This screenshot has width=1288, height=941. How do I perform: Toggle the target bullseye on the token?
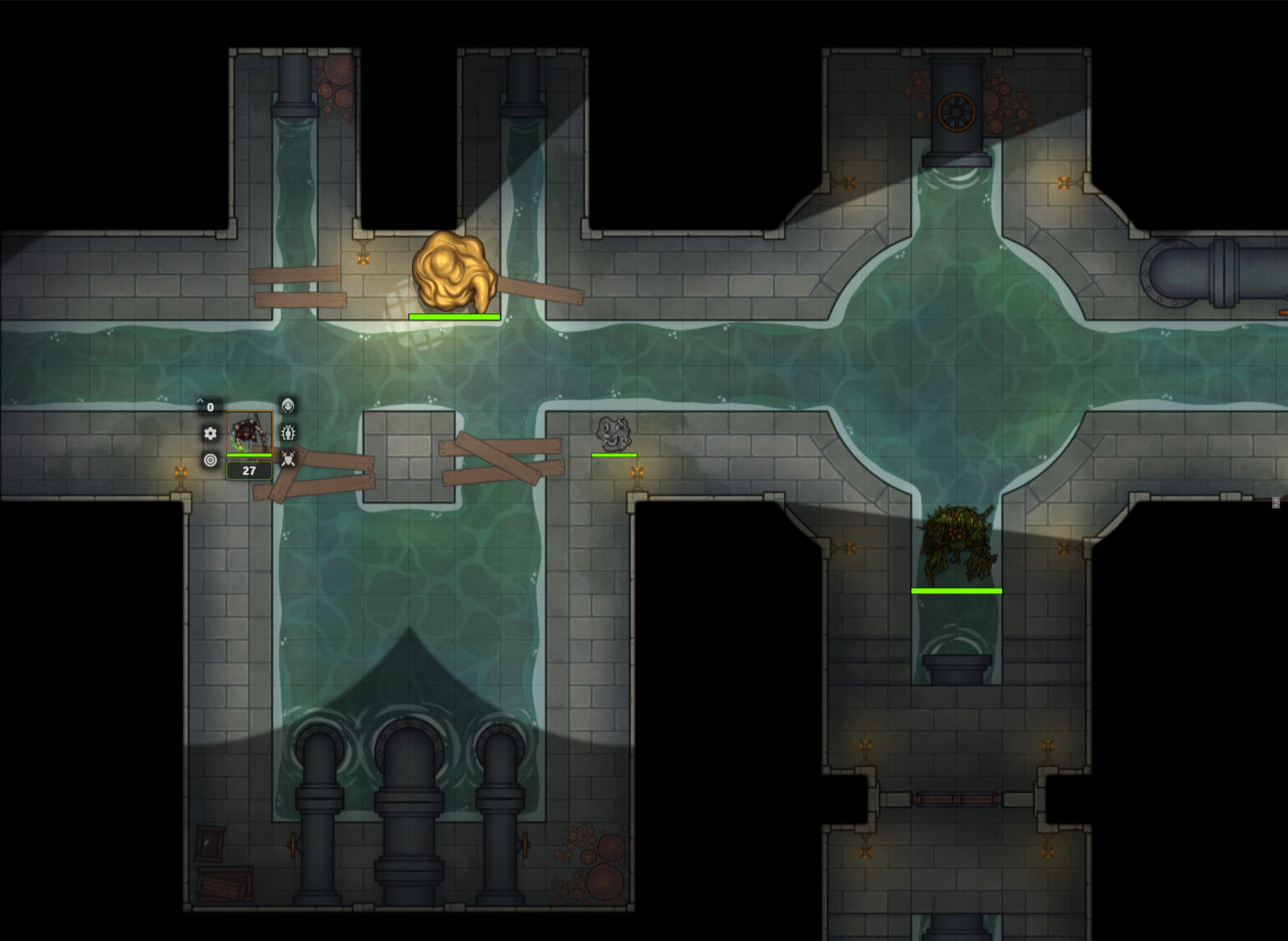pos(210,460)
